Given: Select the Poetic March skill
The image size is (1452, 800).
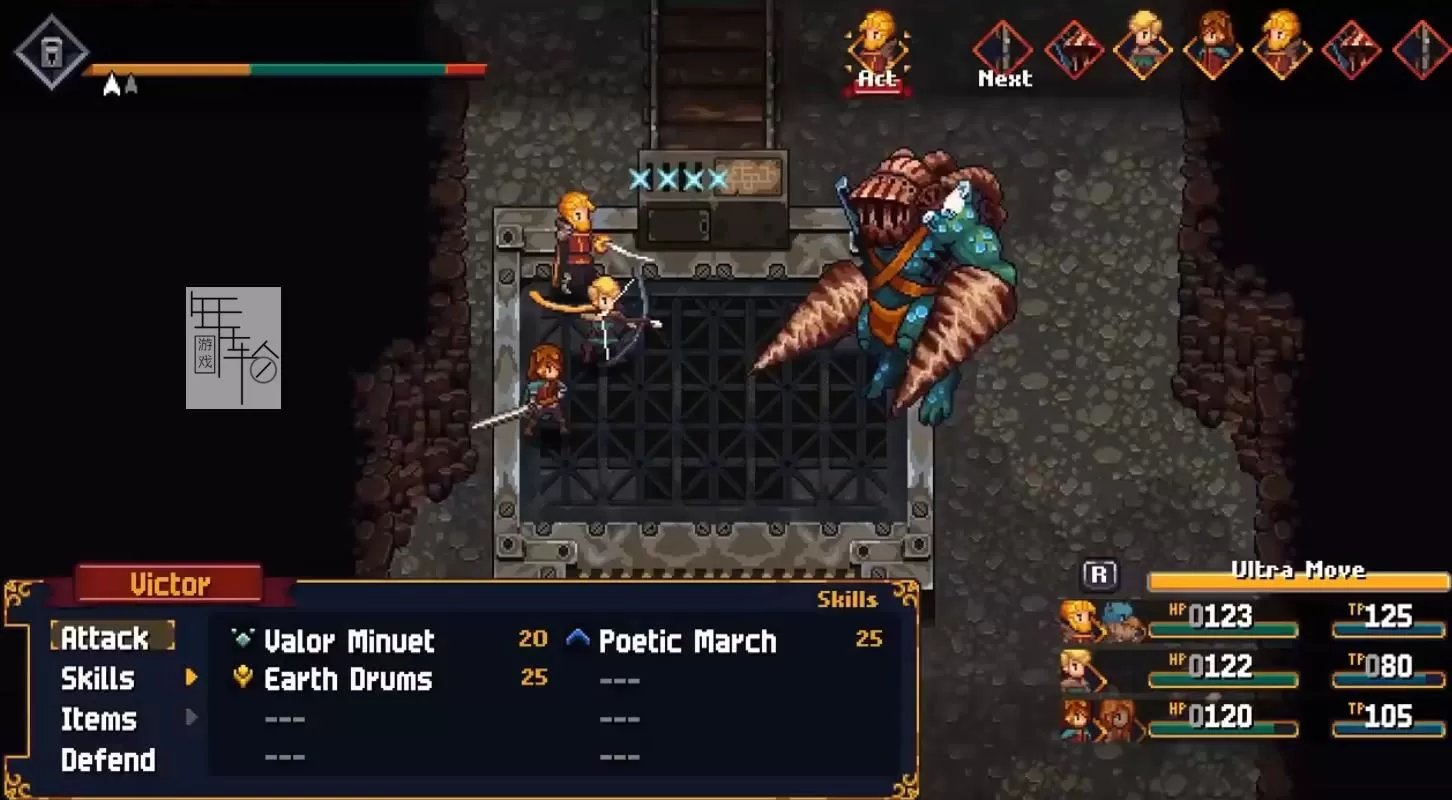Looking at the screenshot, I should pos(687,641).
